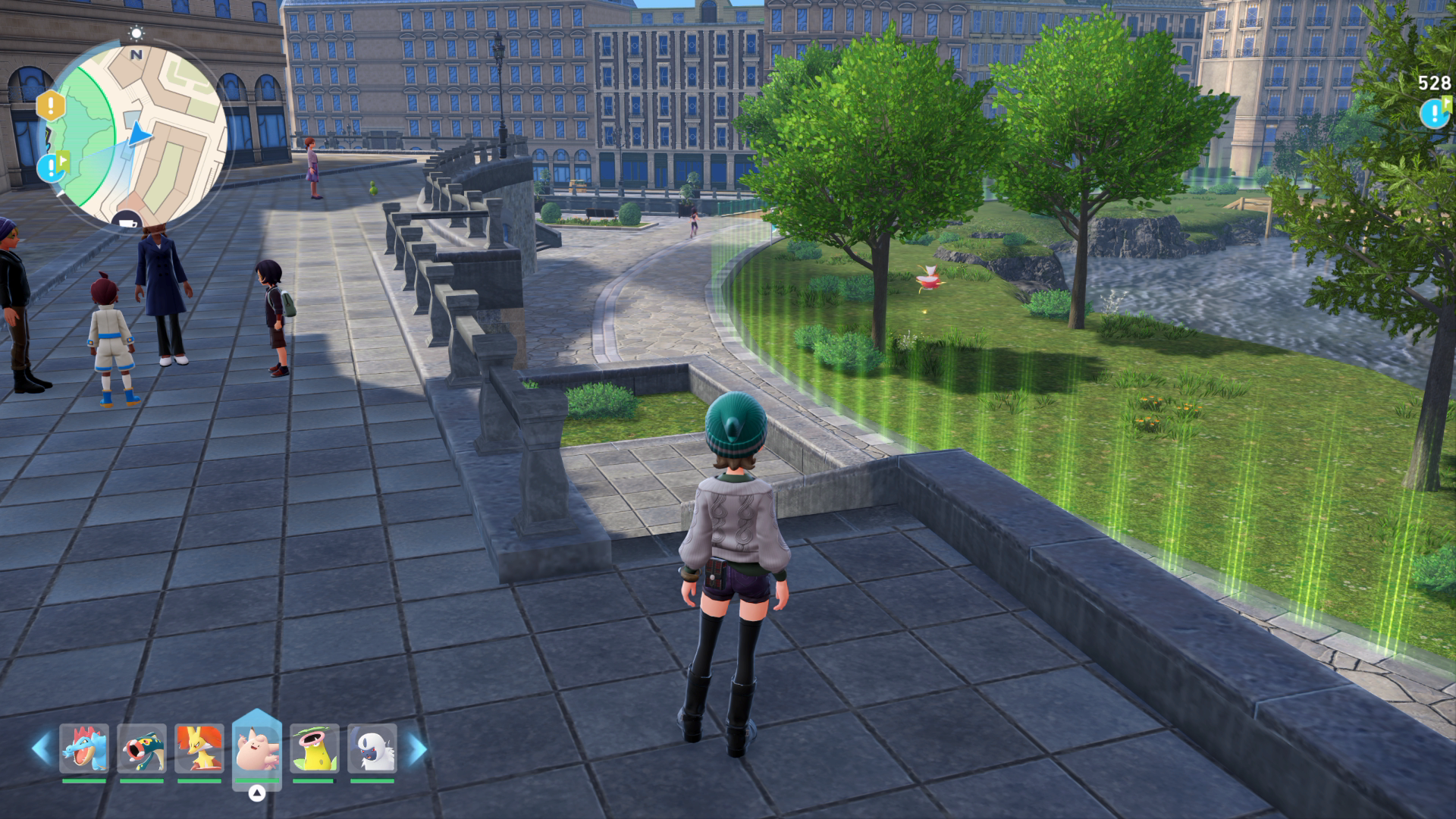
Task: Click the party bar's right arrow
Action: coord(416,748)
